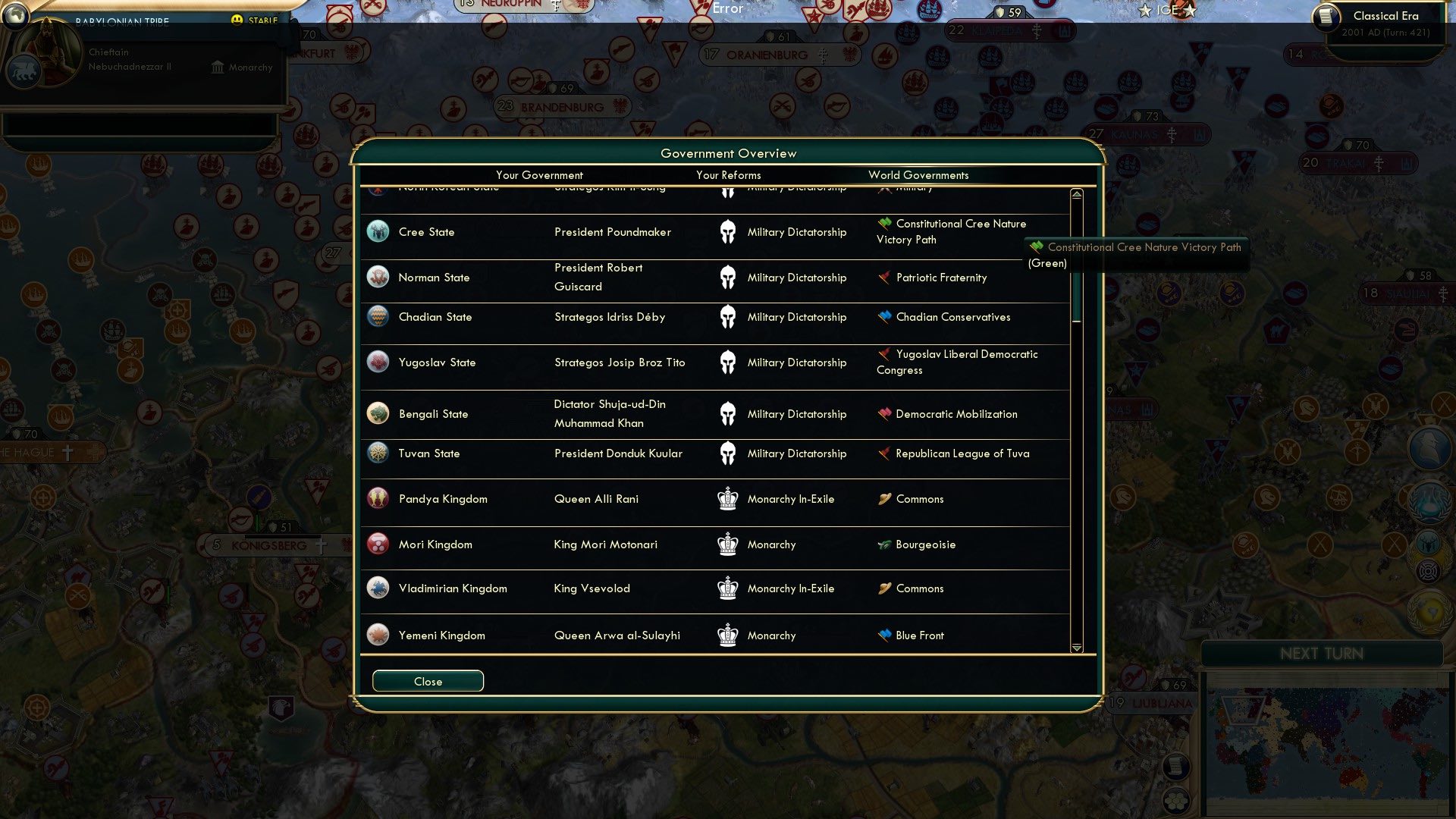Click the Monarchy crown icon beside Yemeni Kingdom

(x=727, y=635)
